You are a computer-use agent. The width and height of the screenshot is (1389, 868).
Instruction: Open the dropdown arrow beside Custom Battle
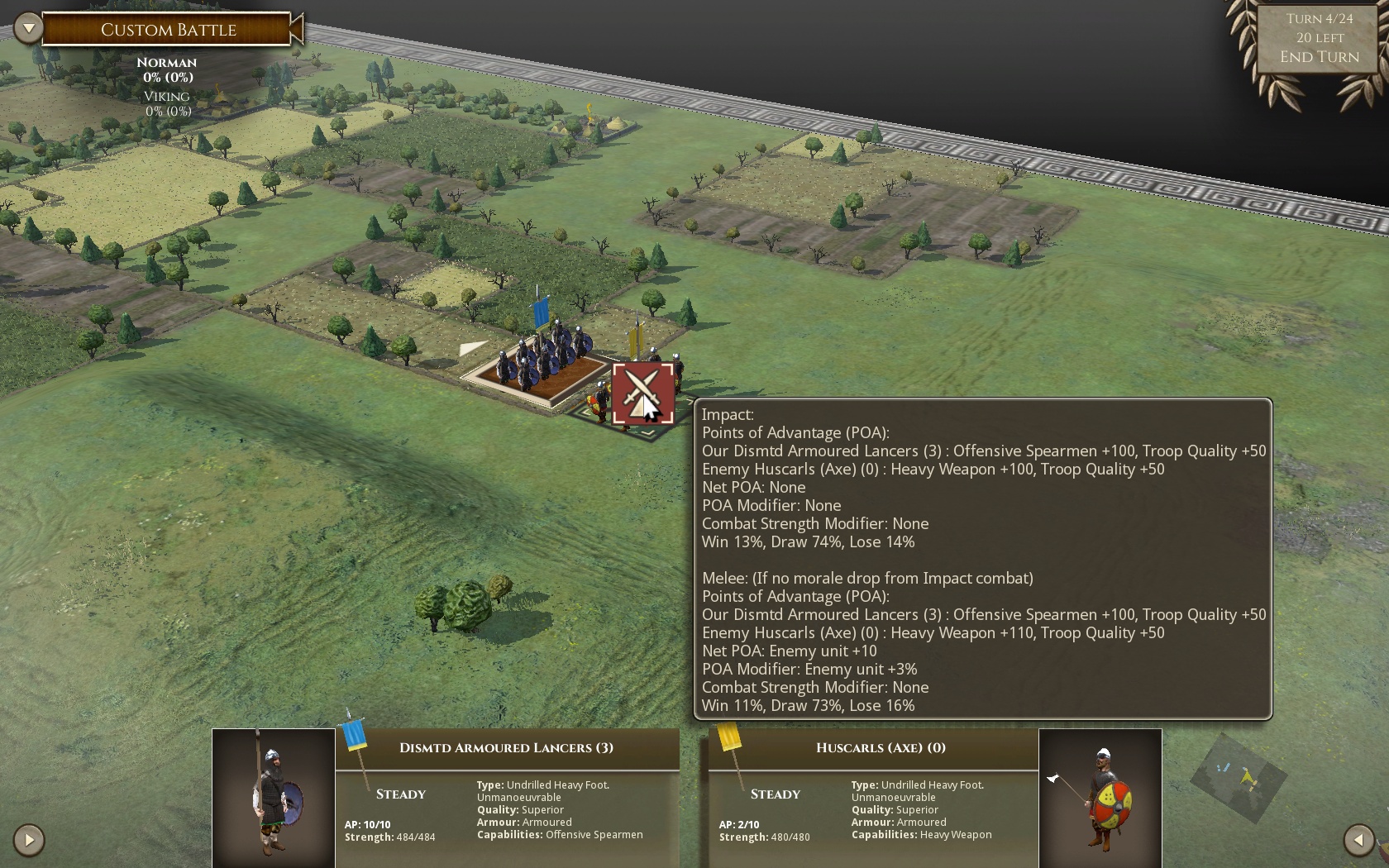pos(29,29)
